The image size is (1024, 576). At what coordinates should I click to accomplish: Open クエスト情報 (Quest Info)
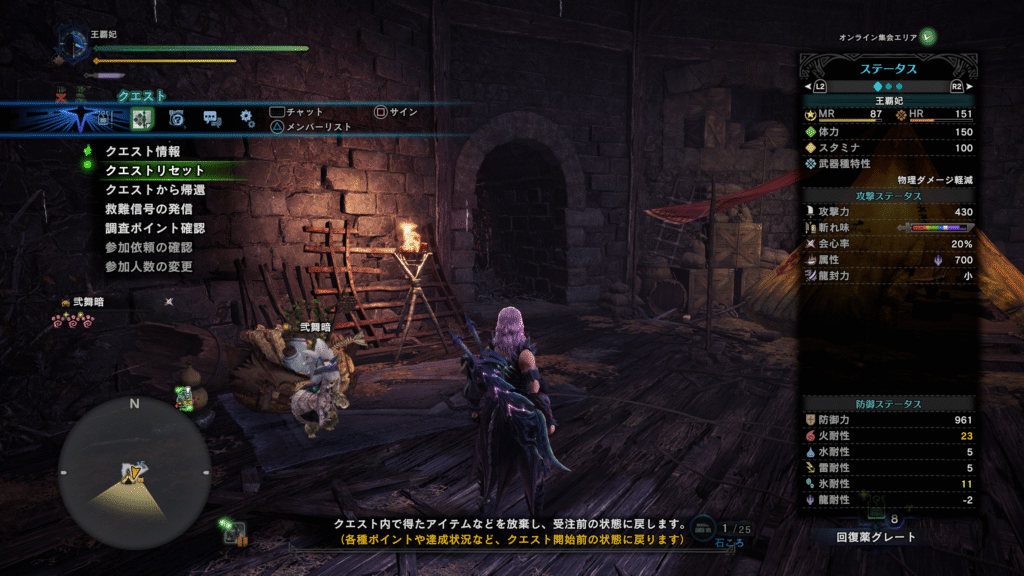click(143, 151)
